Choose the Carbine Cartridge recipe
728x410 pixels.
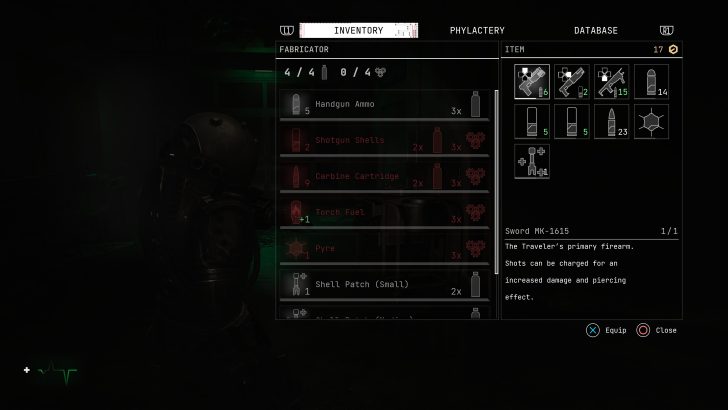pos(386,176)
